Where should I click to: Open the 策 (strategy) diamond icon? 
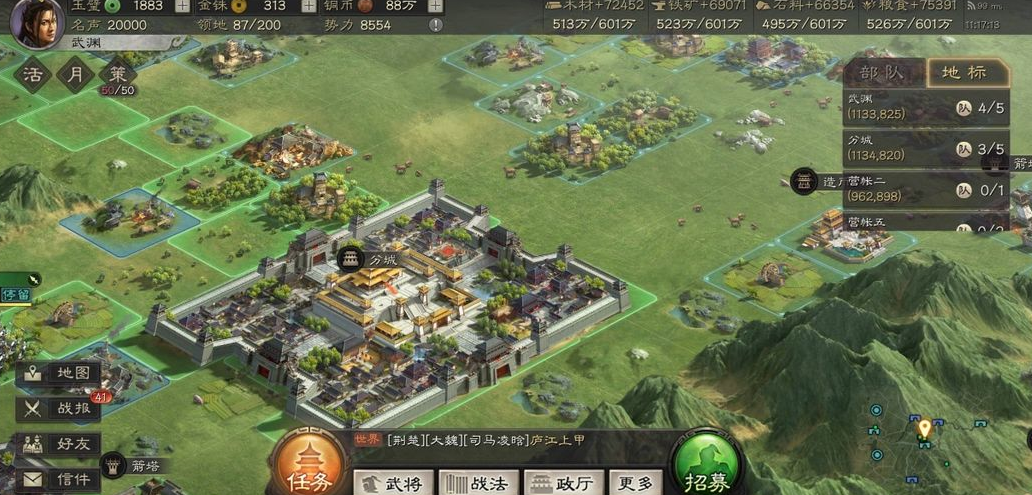[x=118, y=75]
